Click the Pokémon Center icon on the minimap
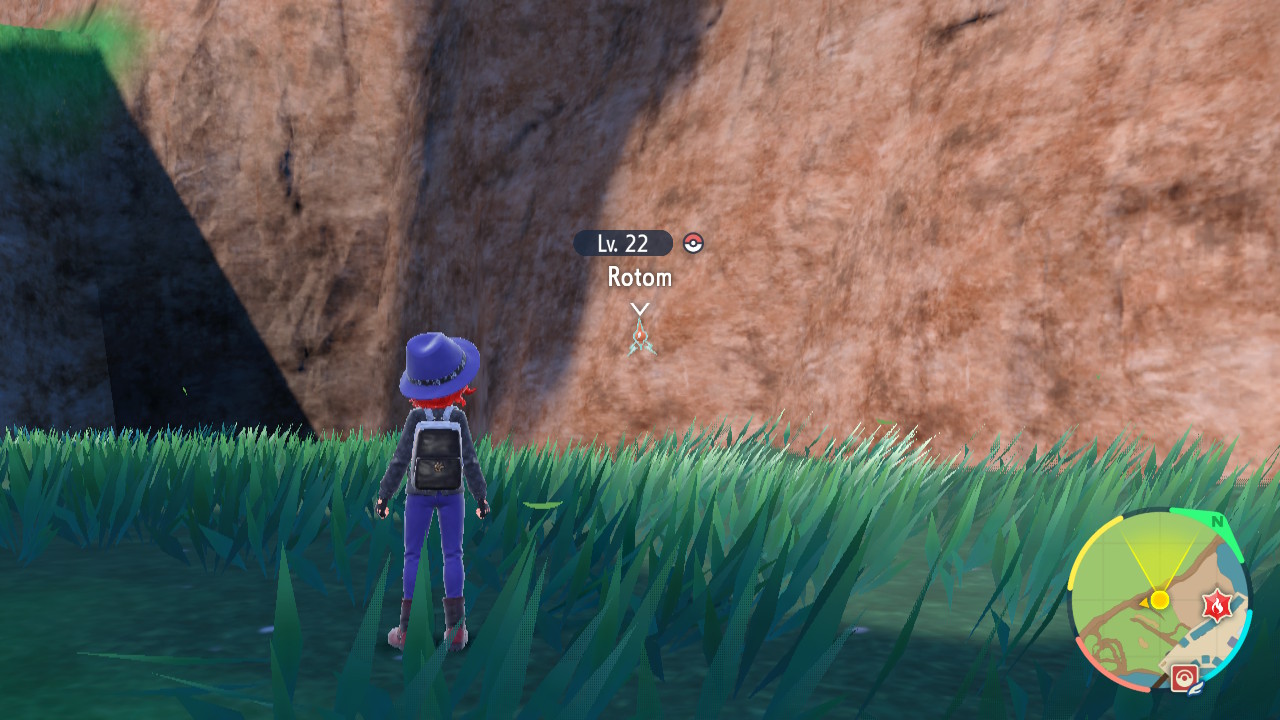1280x720 pixels. 1185,676
